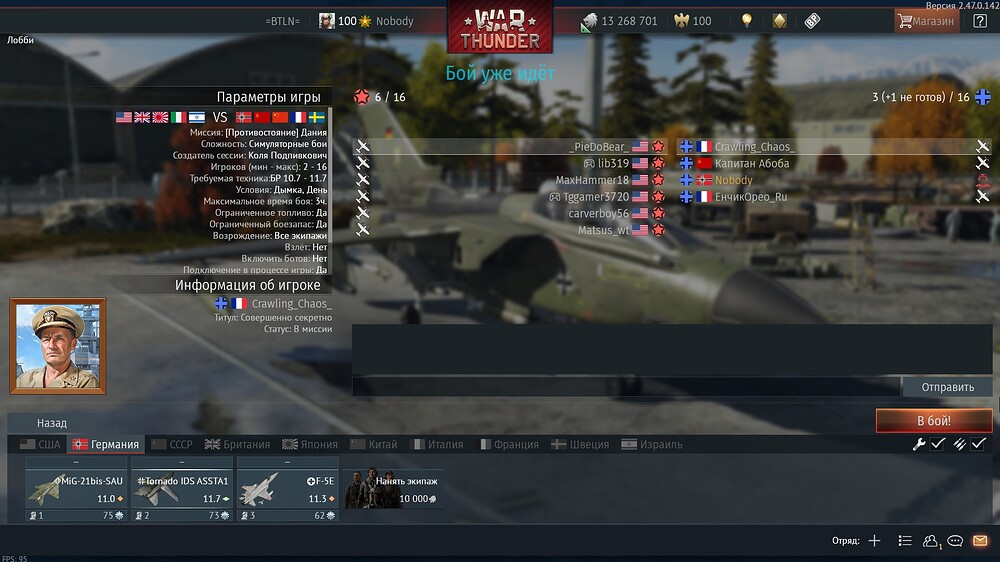Switch to the США nation tab
1000x562 pixels.
[x=40, y=444]
